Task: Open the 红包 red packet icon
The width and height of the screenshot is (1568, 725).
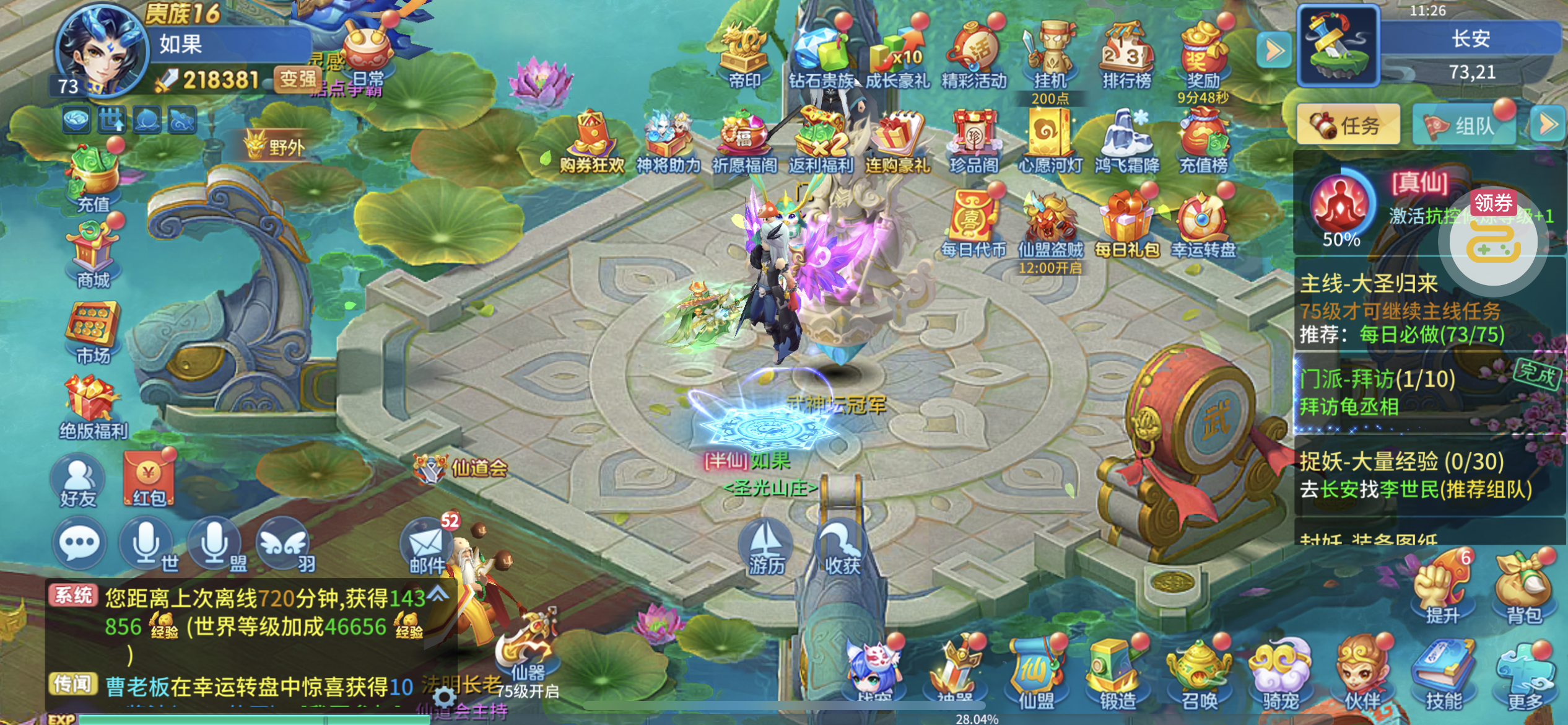Action: pyautogui.click(x=149, y=480)
